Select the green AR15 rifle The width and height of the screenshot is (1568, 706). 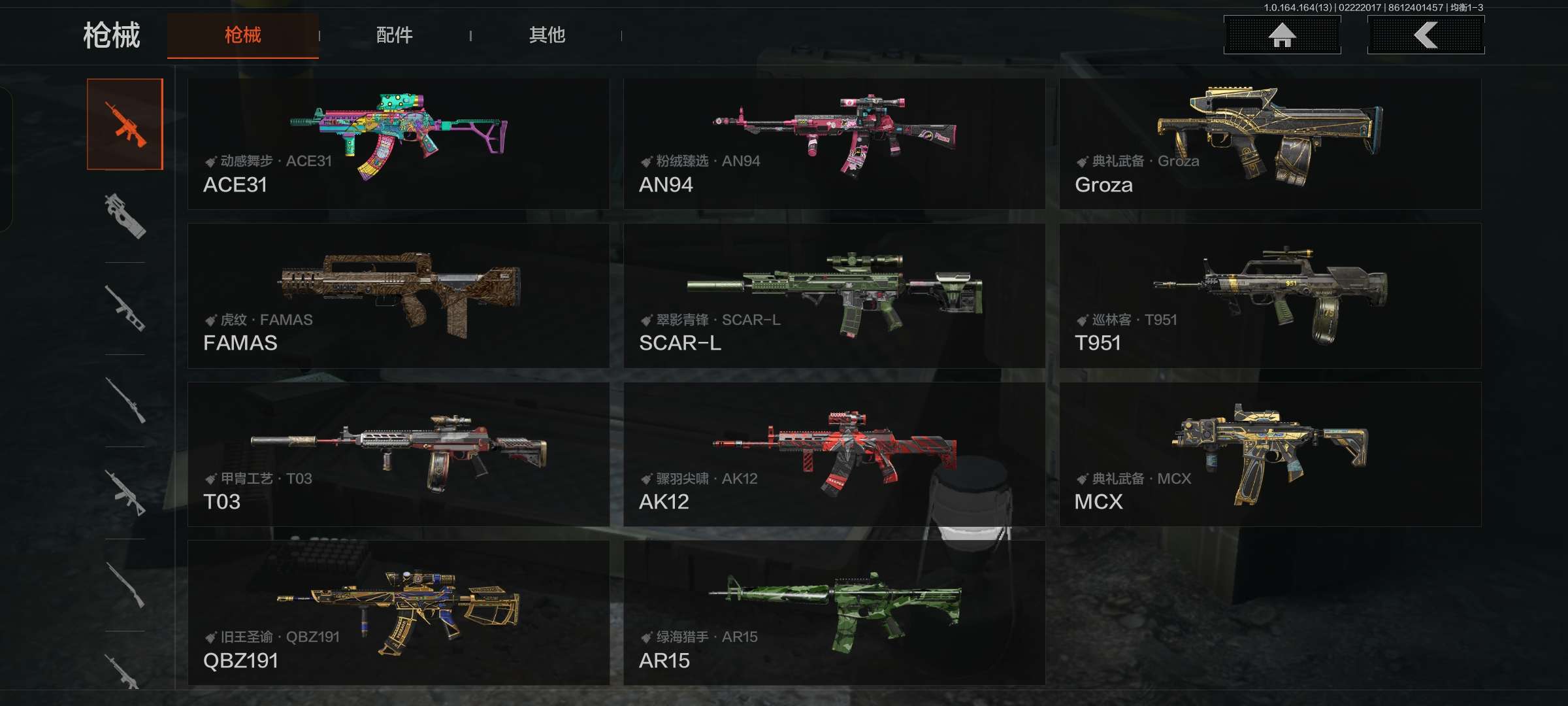pos(834,613)
